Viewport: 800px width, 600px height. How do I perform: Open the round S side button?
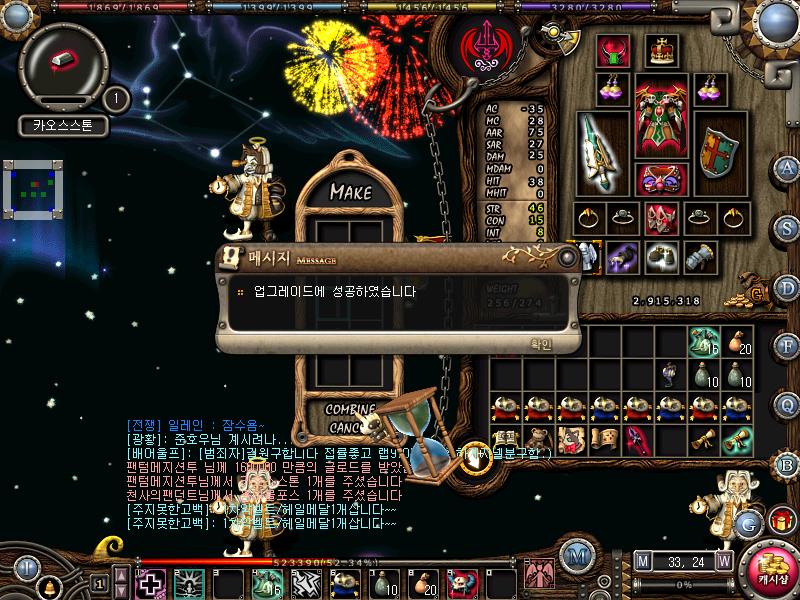[x=787, y=226]
